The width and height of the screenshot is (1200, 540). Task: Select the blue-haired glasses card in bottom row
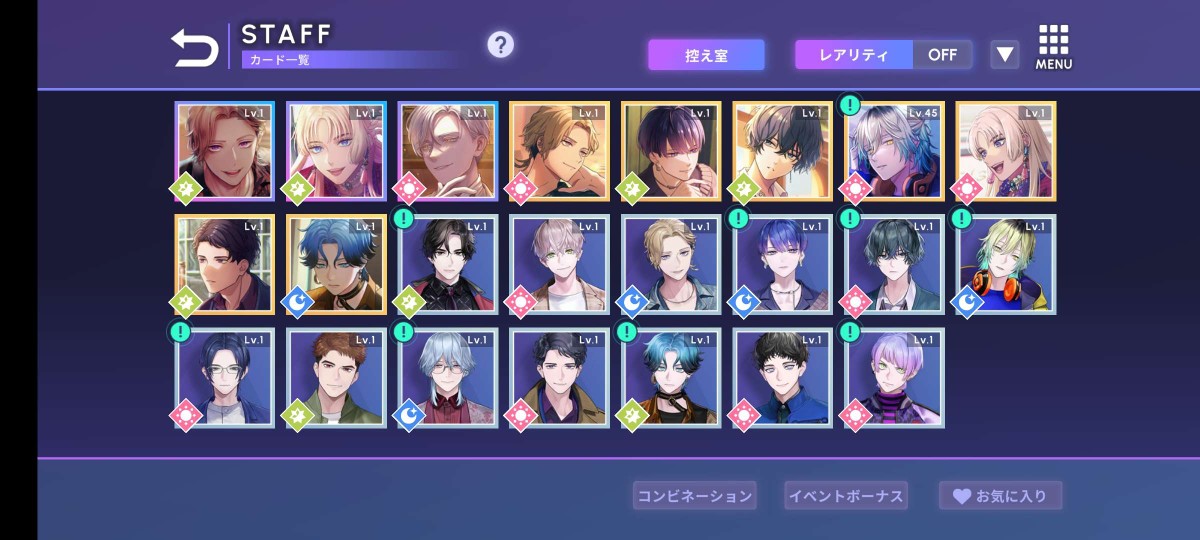coord(225,378)
